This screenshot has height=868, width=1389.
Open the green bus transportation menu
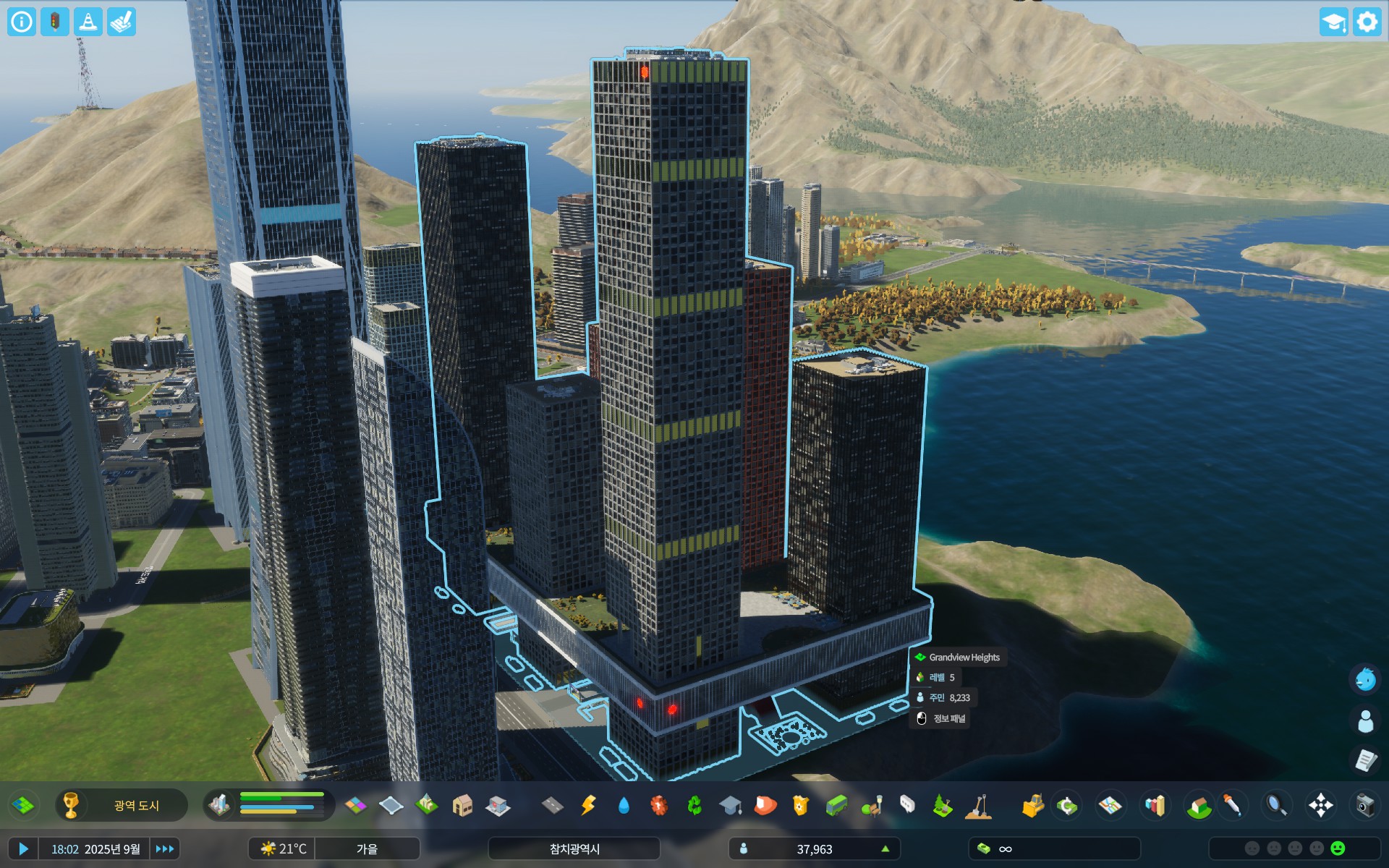point(836,805)
